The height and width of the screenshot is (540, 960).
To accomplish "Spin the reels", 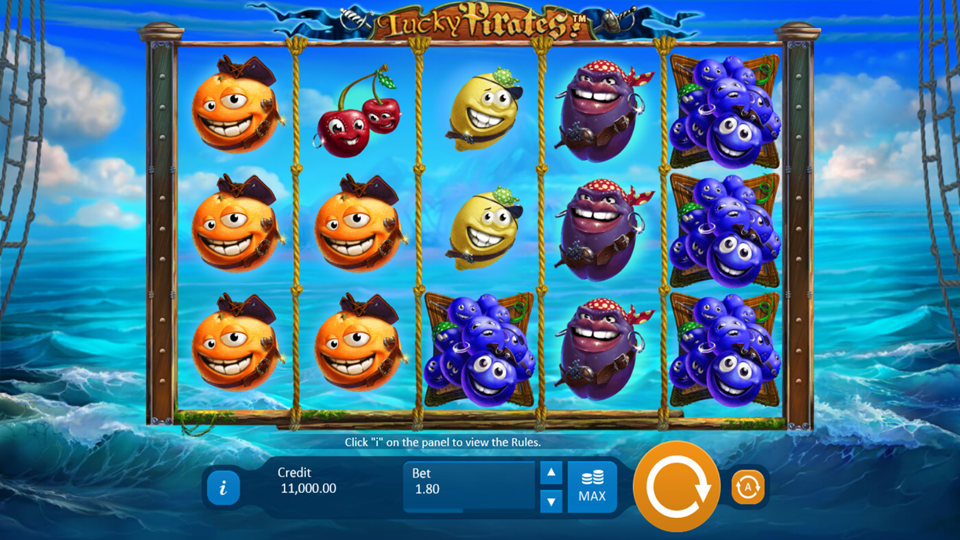I will click(677, 487).
